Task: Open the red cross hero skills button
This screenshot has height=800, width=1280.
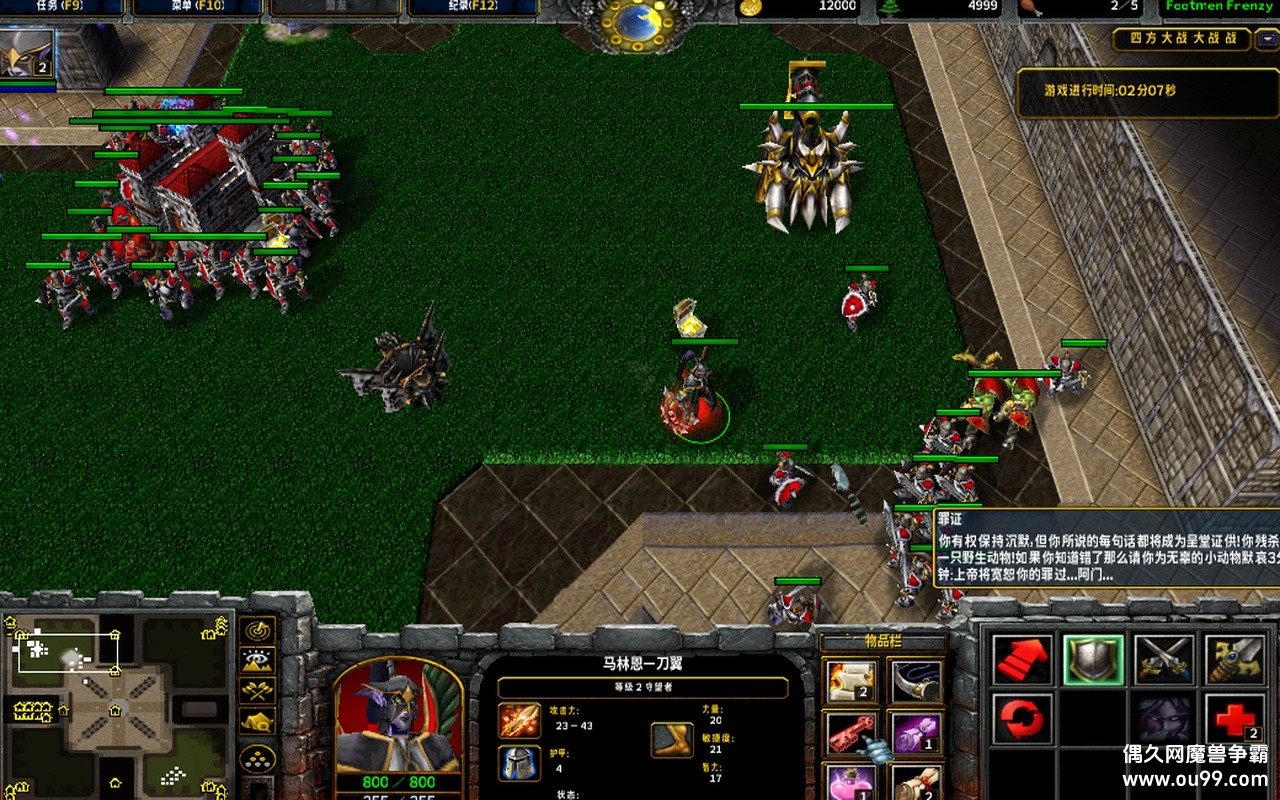Action: [x=1234, y=719]
